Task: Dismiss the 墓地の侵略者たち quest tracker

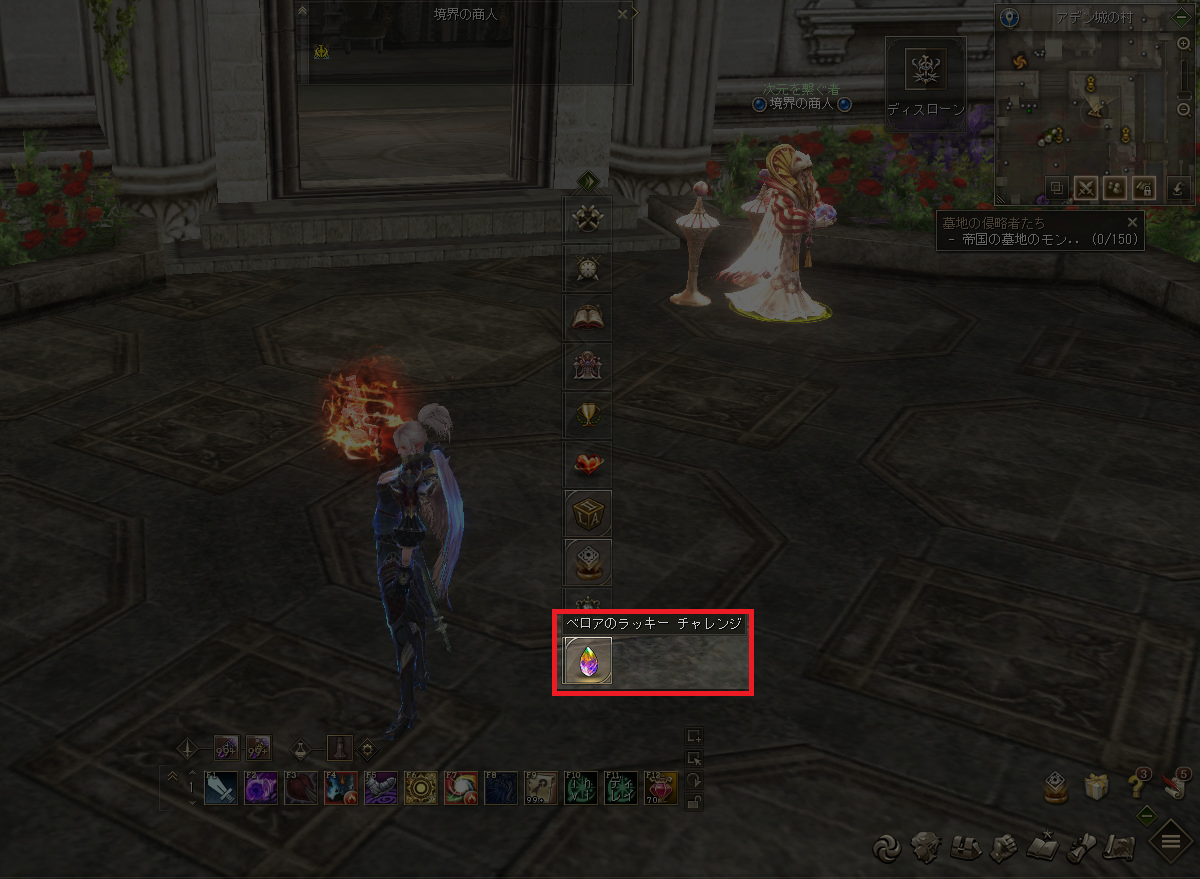Action: (1132, 222)
